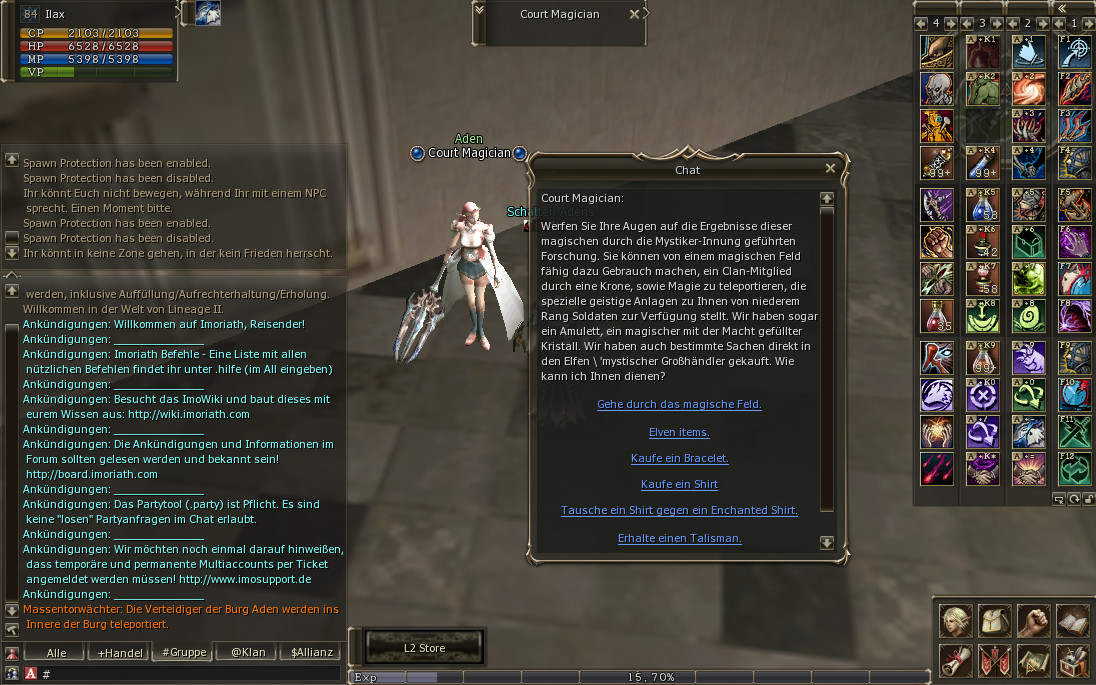
Task: Open the '@Klan' chat tab
Action: click(247, 653)
